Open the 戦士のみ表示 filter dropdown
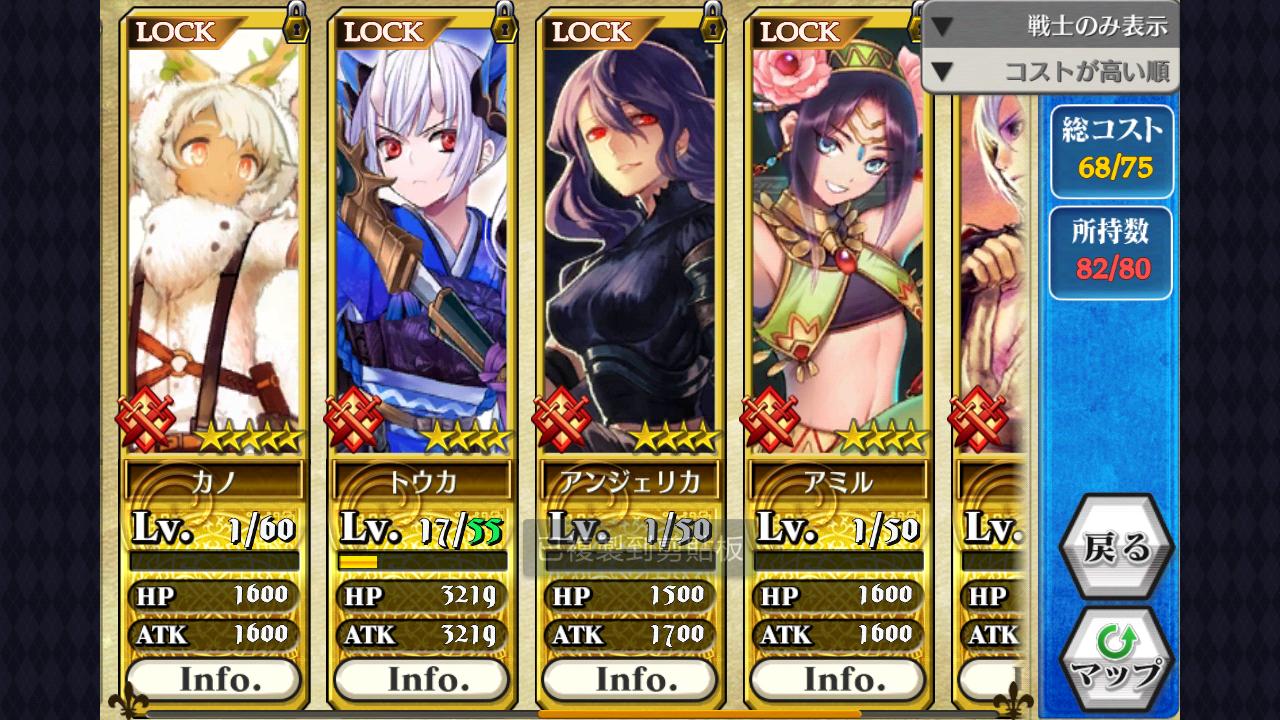This screenshot has height=720, width=1280. [x=1050, y=26]
